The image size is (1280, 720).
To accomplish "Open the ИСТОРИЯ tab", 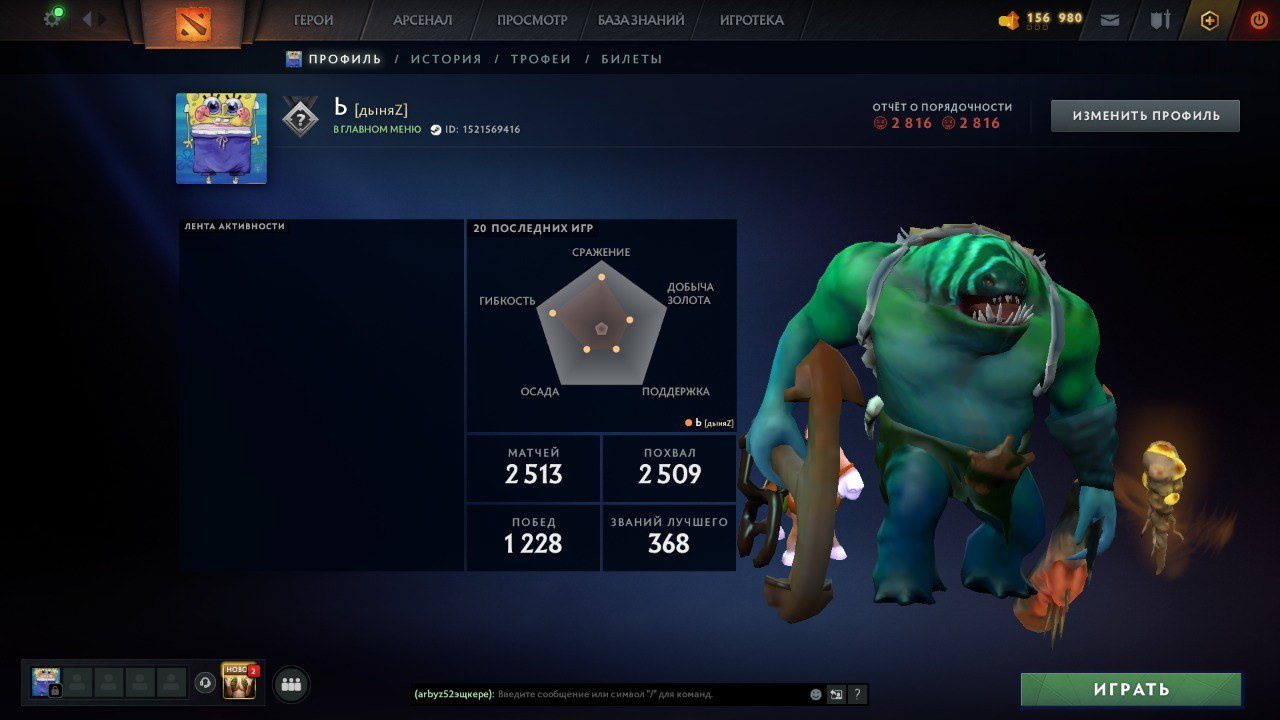I will (447, 58).
